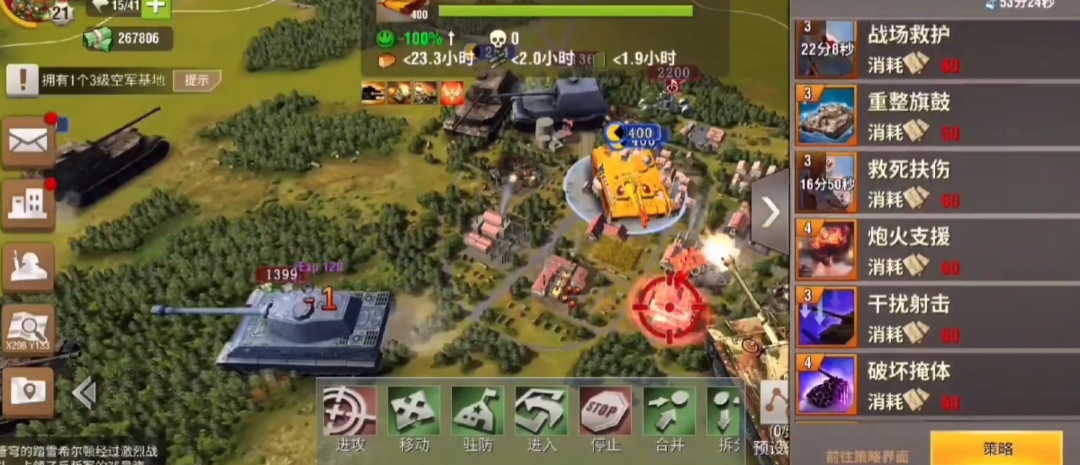Select the 进攻 attack command
1080x465 pixels.
point(350,417)
